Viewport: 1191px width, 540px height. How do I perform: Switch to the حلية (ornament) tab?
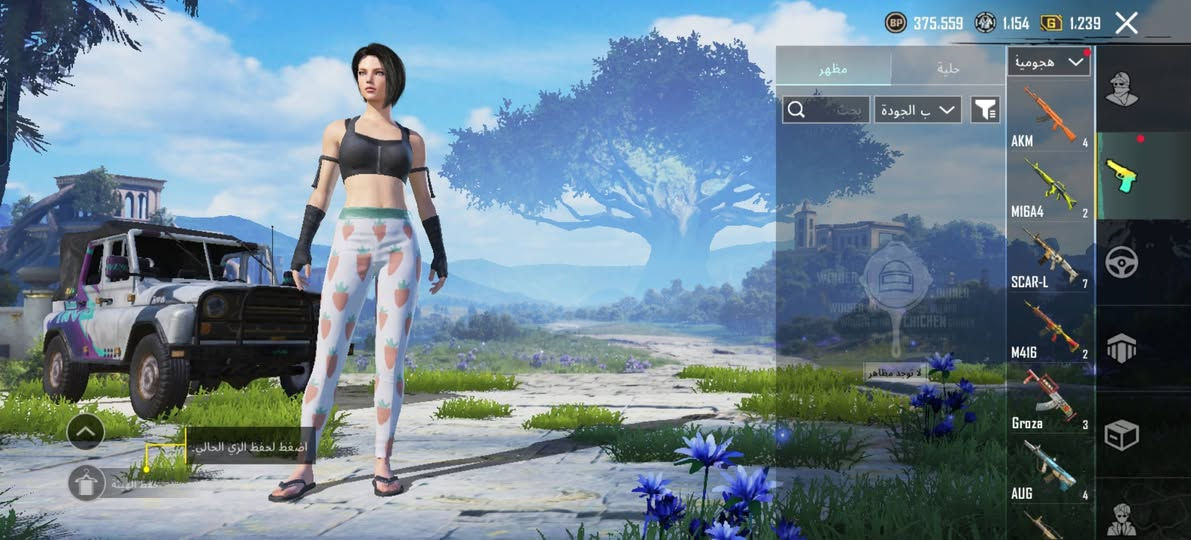[x=947, y=68]
